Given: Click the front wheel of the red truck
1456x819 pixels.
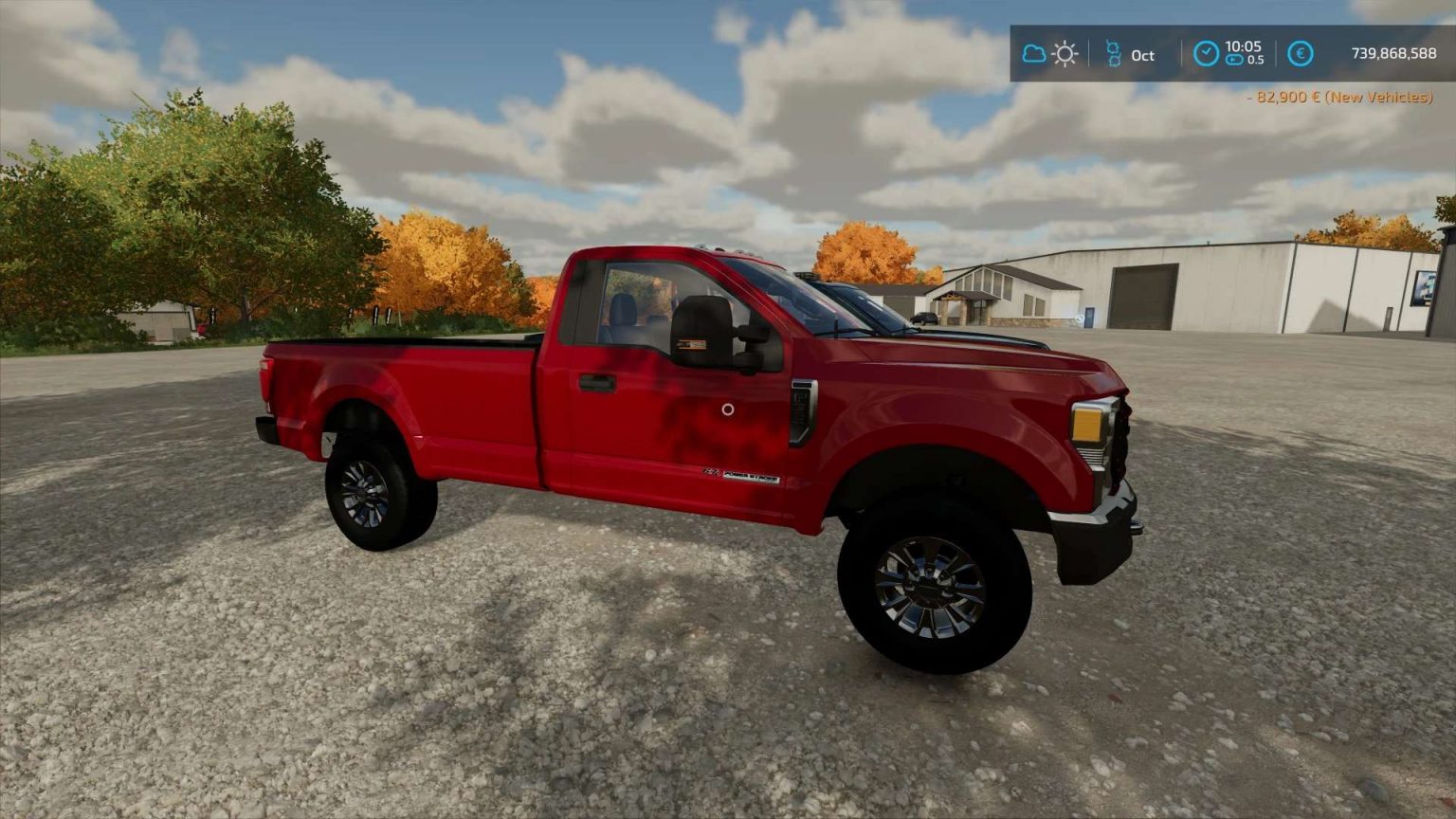Looking at the screenshot, I should click(927, 588).
